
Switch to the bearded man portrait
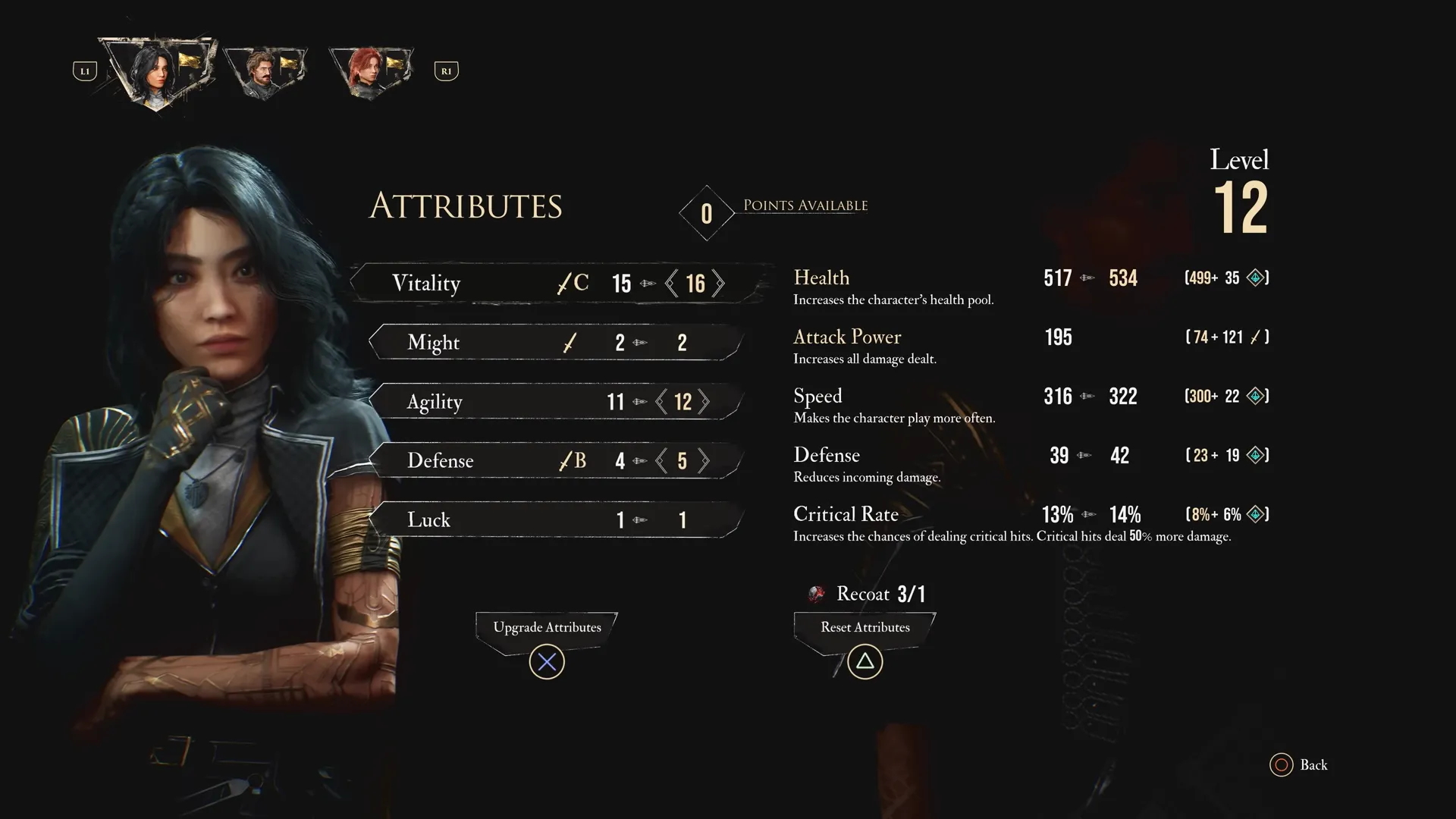point(265,71)
